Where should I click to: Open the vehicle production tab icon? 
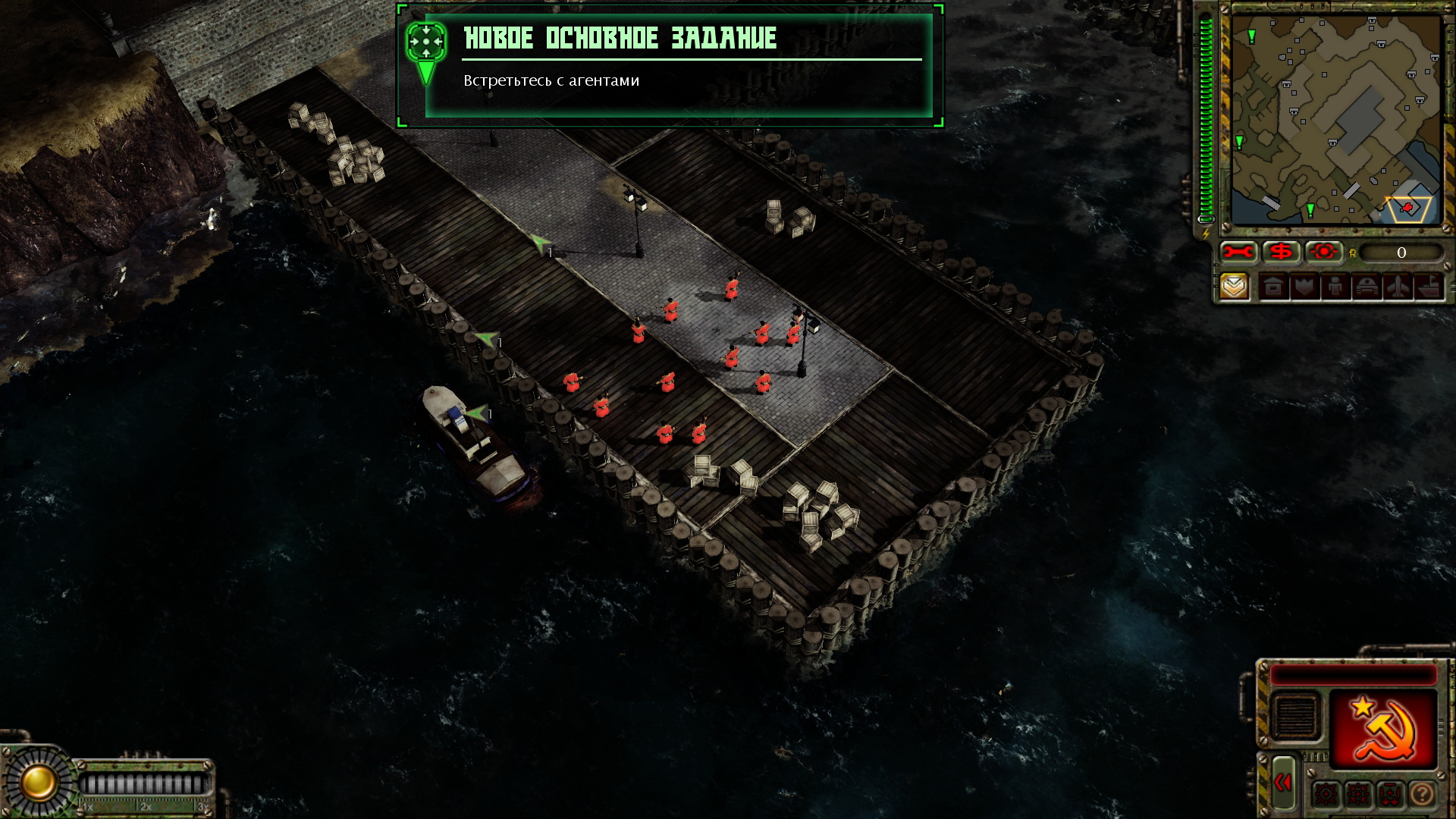1366,287
